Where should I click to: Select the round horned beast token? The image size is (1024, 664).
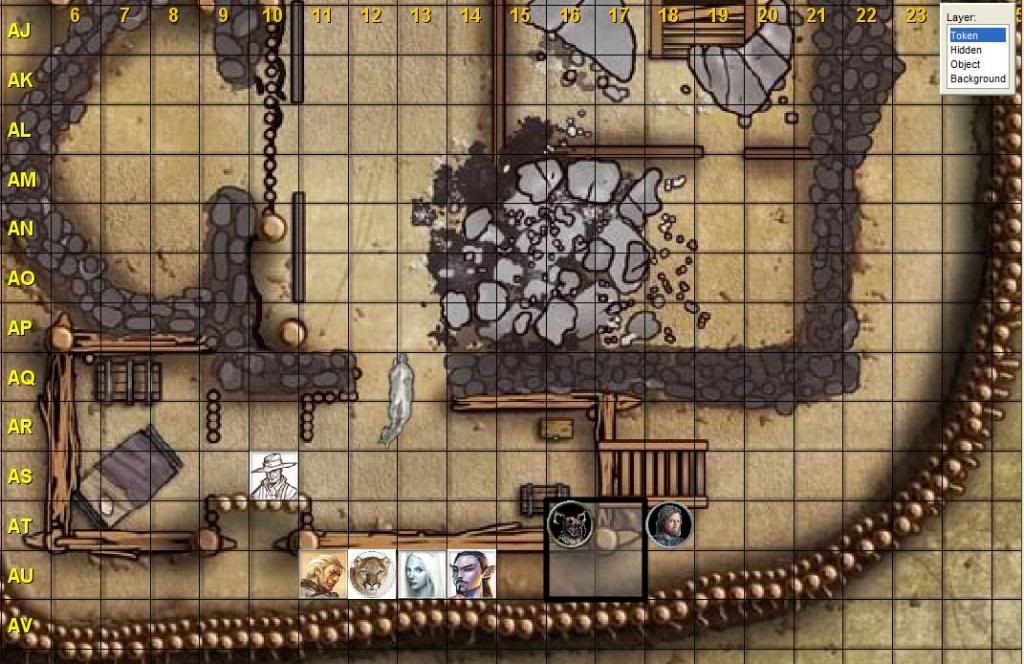570,524
